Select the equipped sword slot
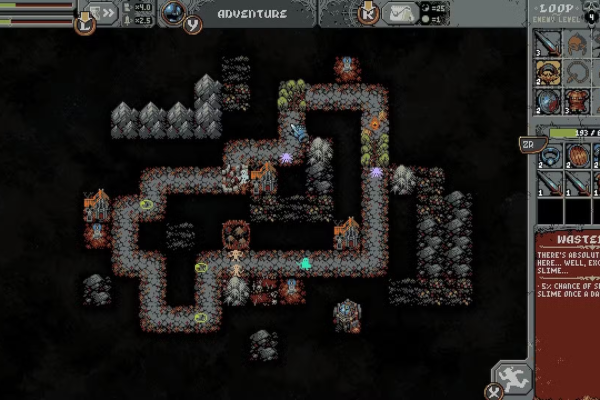 point(547,44)
